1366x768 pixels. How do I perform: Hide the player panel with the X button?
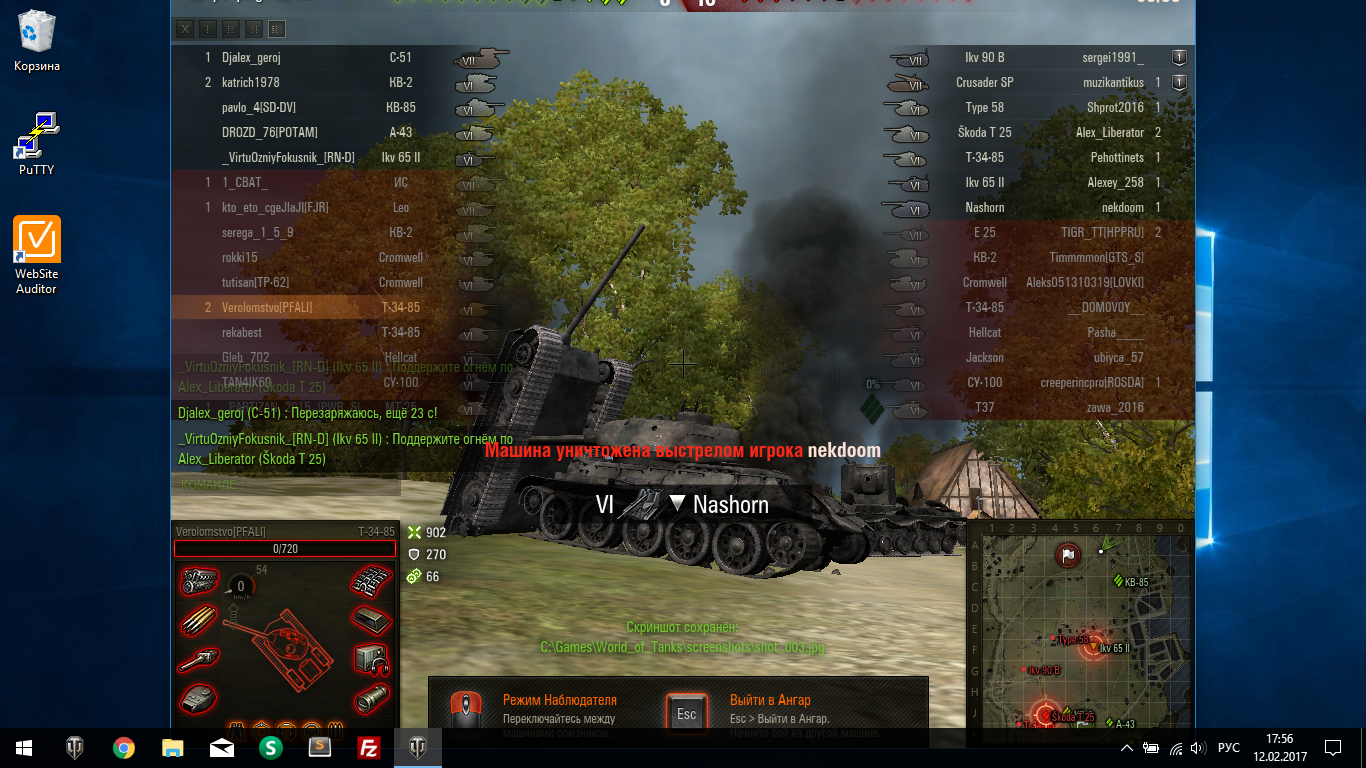point(185,29)
